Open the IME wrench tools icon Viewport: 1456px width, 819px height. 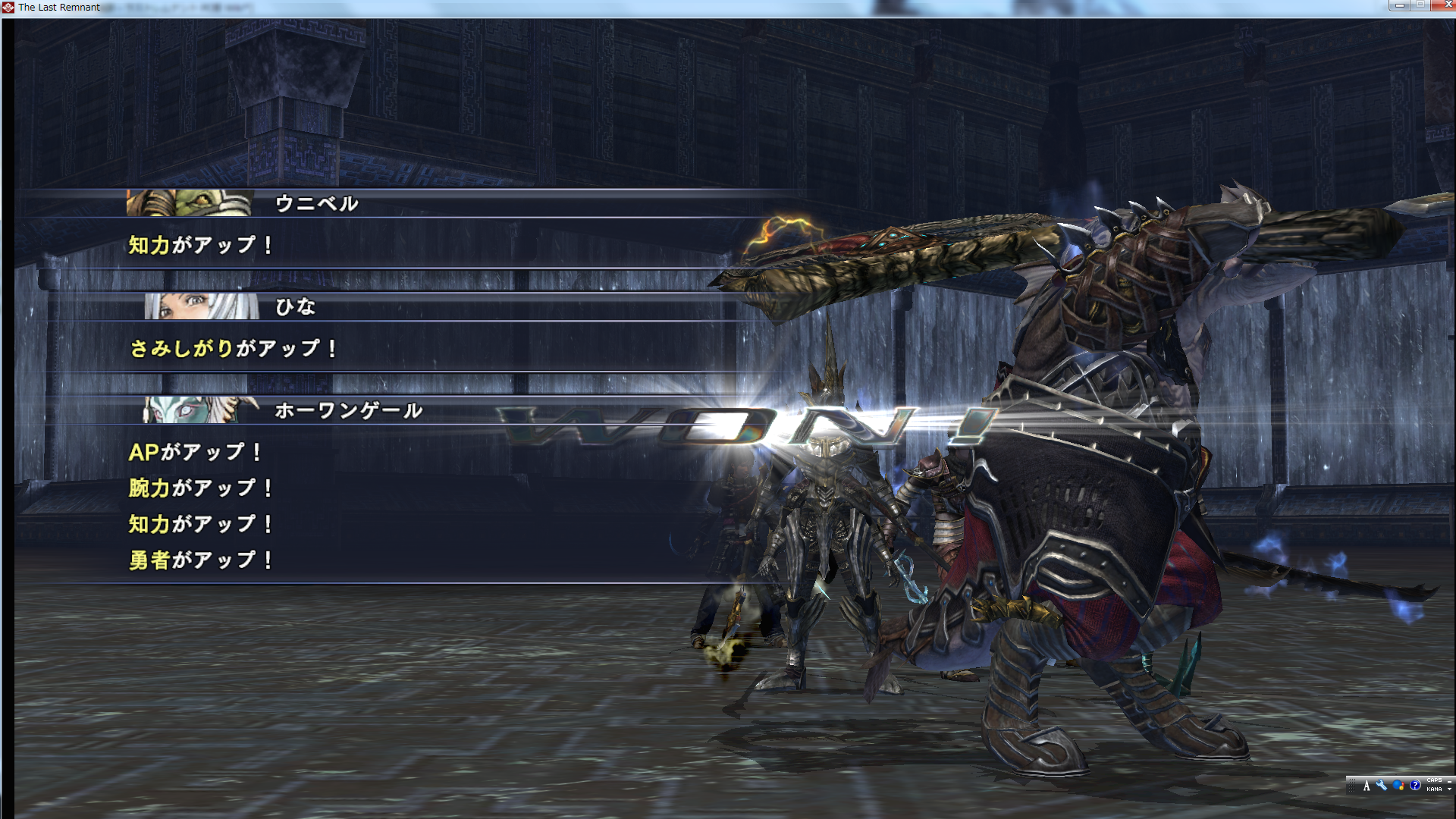click(x=1381, y=786)
